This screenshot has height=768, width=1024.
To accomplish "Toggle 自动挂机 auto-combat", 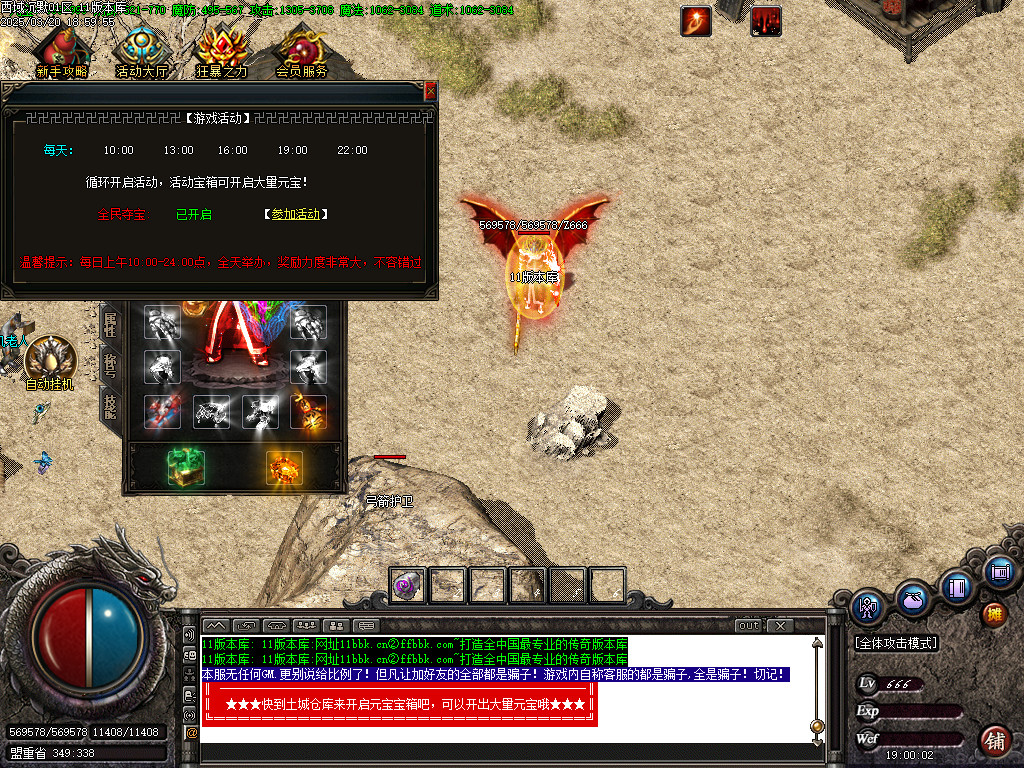I will 50,362.
